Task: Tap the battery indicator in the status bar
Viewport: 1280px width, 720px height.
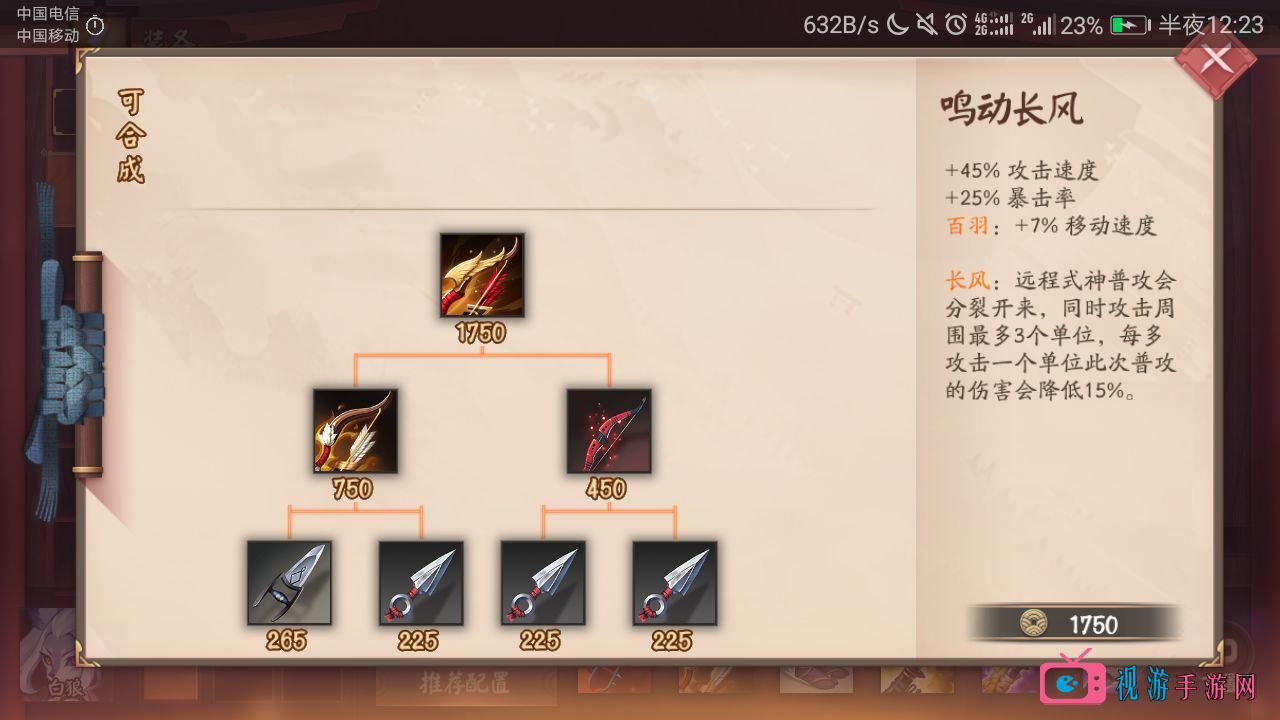Action: click(x=1128, y=26)
